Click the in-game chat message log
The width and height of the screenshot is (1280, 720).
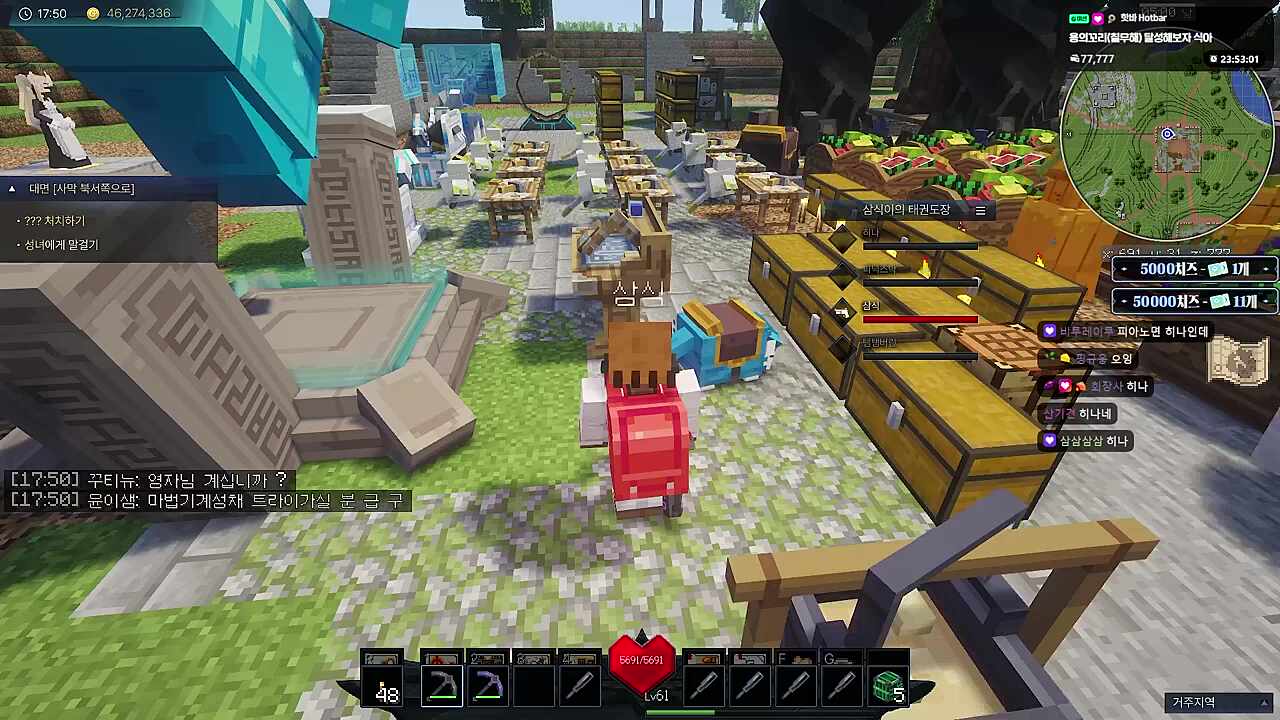tap(205, 490)
